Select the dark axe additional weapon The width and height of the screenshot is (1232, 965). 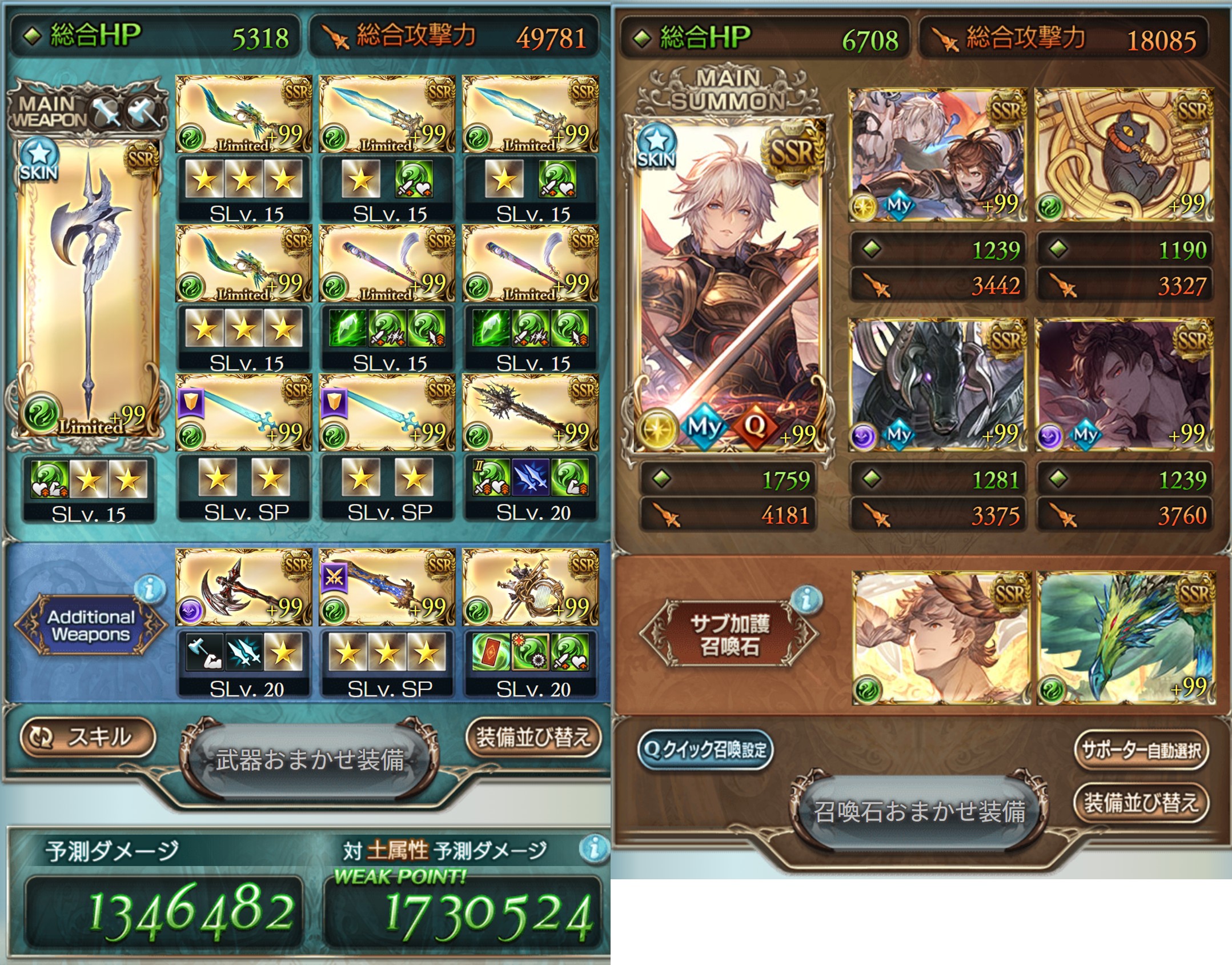[243, 587]
